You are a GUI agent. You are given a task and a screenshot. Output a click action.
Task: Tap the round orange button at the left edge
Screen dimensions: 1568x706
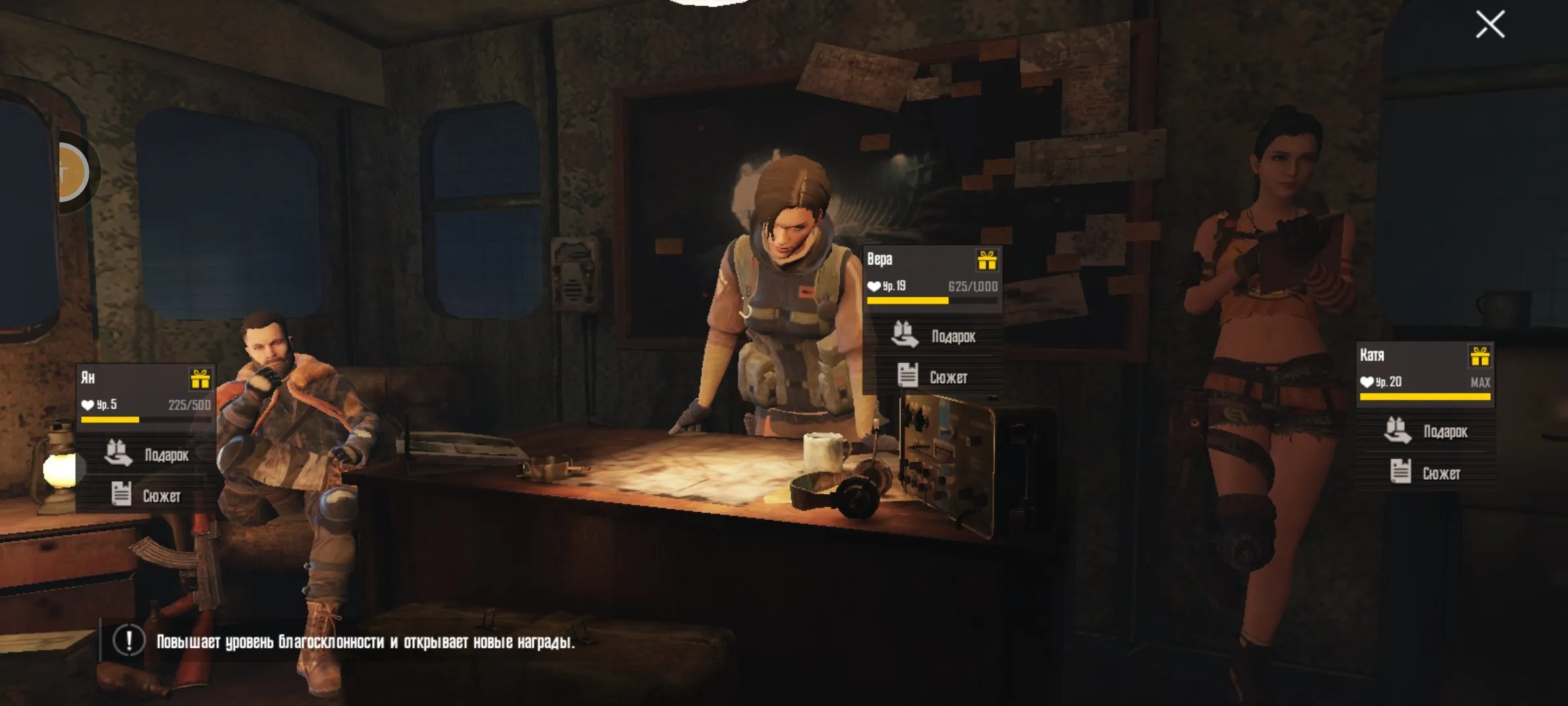71,172
